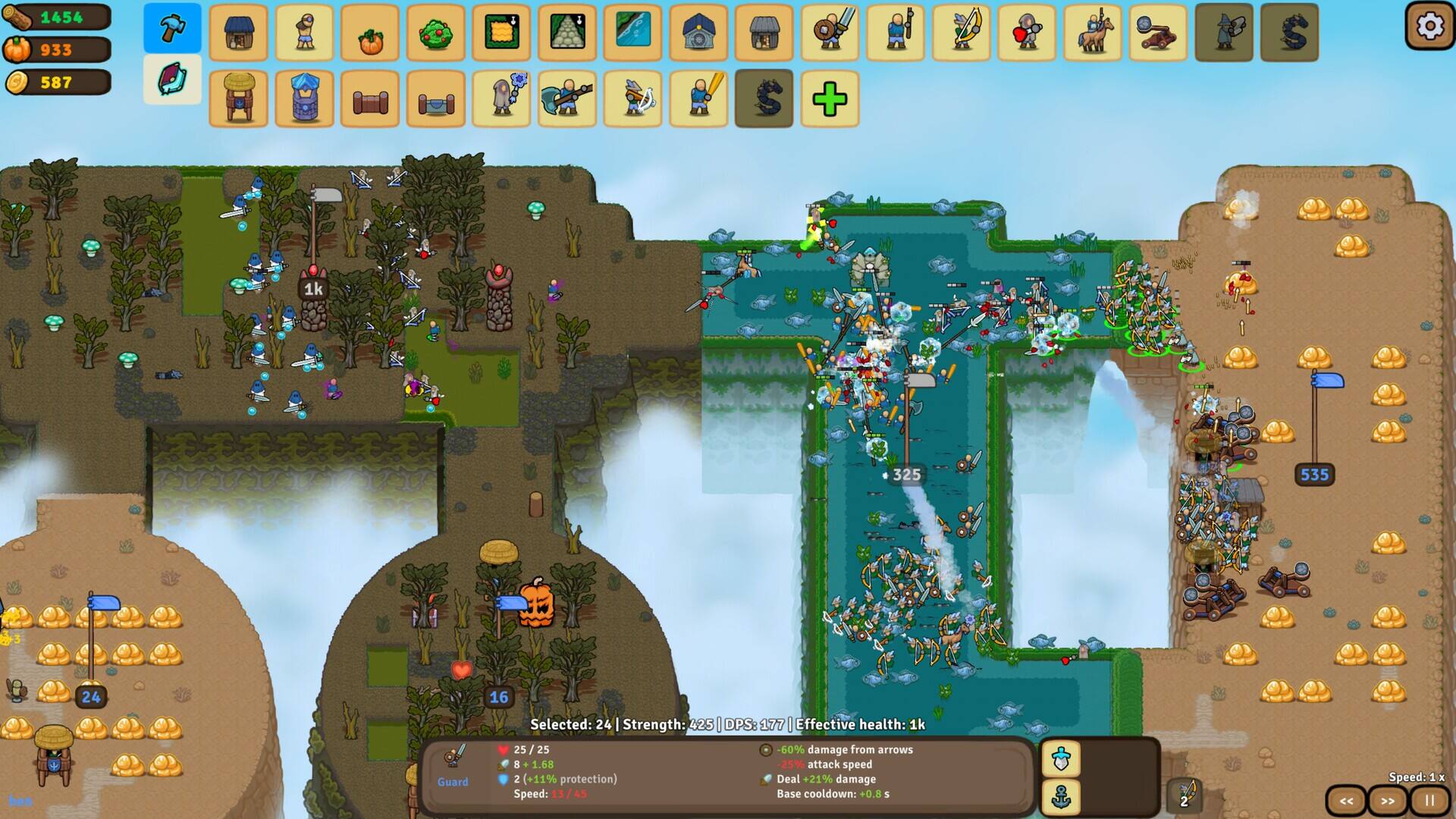Select the berry bush item
The height and width of the screenshot is (819, 1456).
pos(435,33)
